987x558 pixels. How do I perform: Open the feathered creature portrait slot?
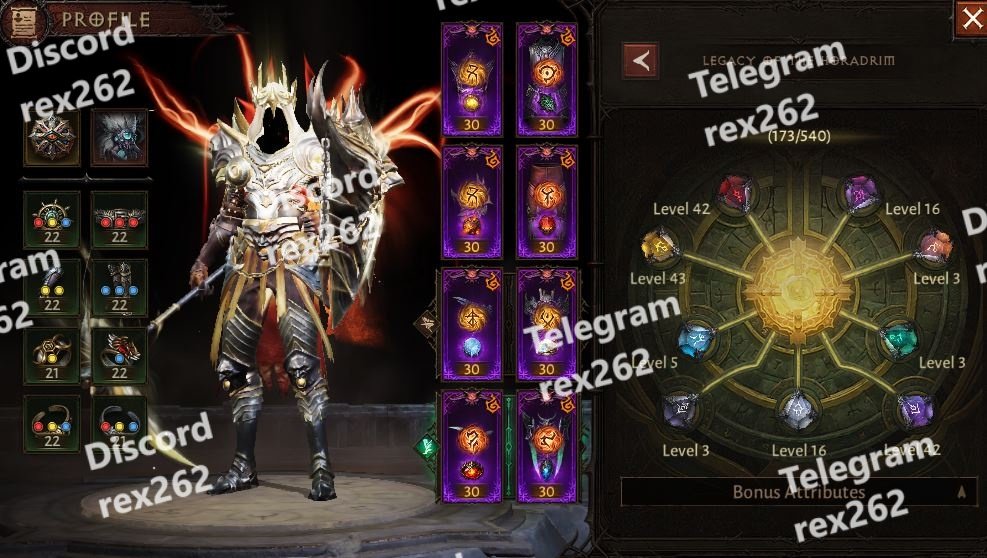[x=120, y=138]
